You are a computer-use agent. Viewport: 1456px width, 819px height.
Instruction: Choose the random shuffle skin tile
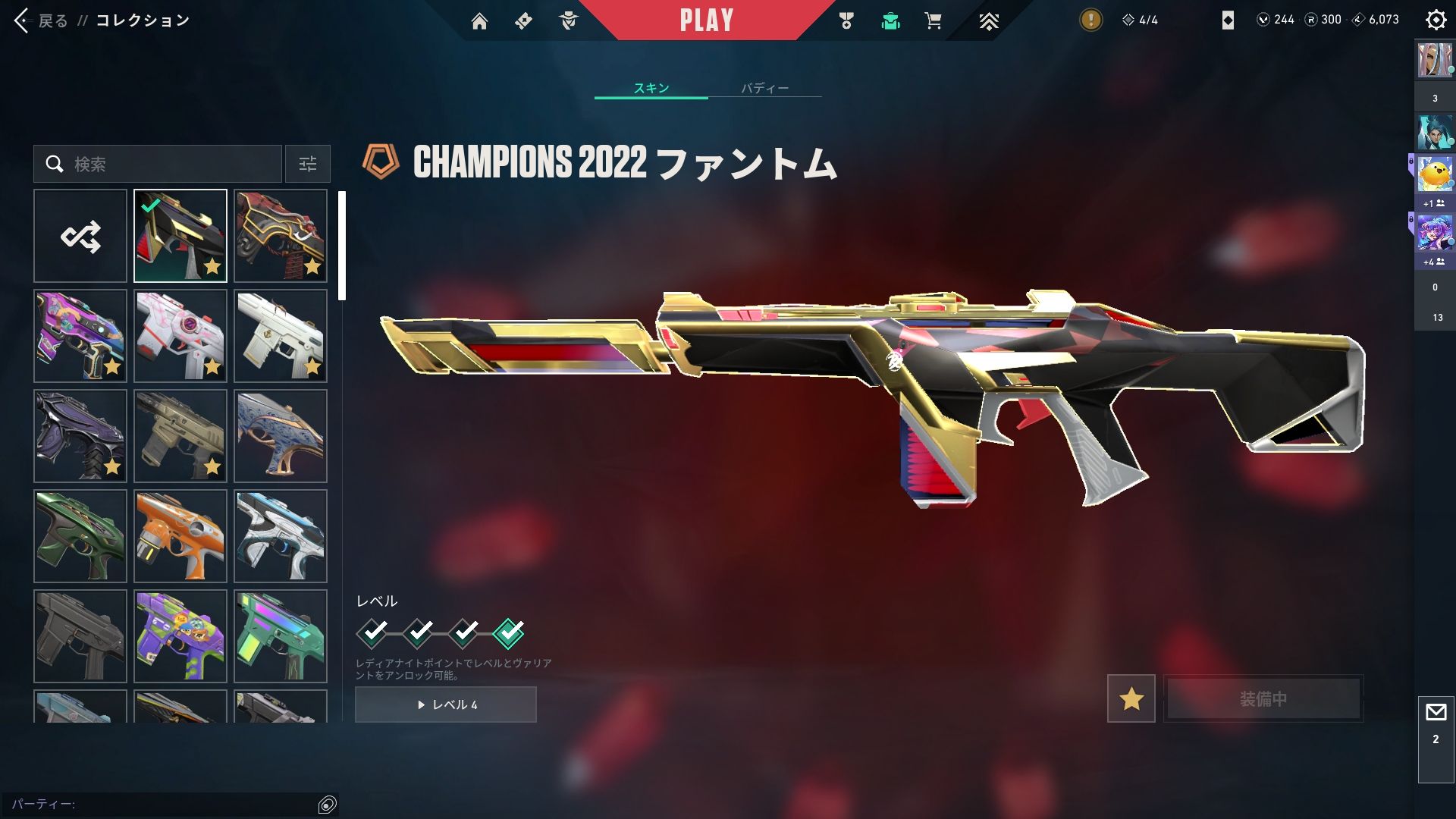pyautogui.click(x=80, y=236)
